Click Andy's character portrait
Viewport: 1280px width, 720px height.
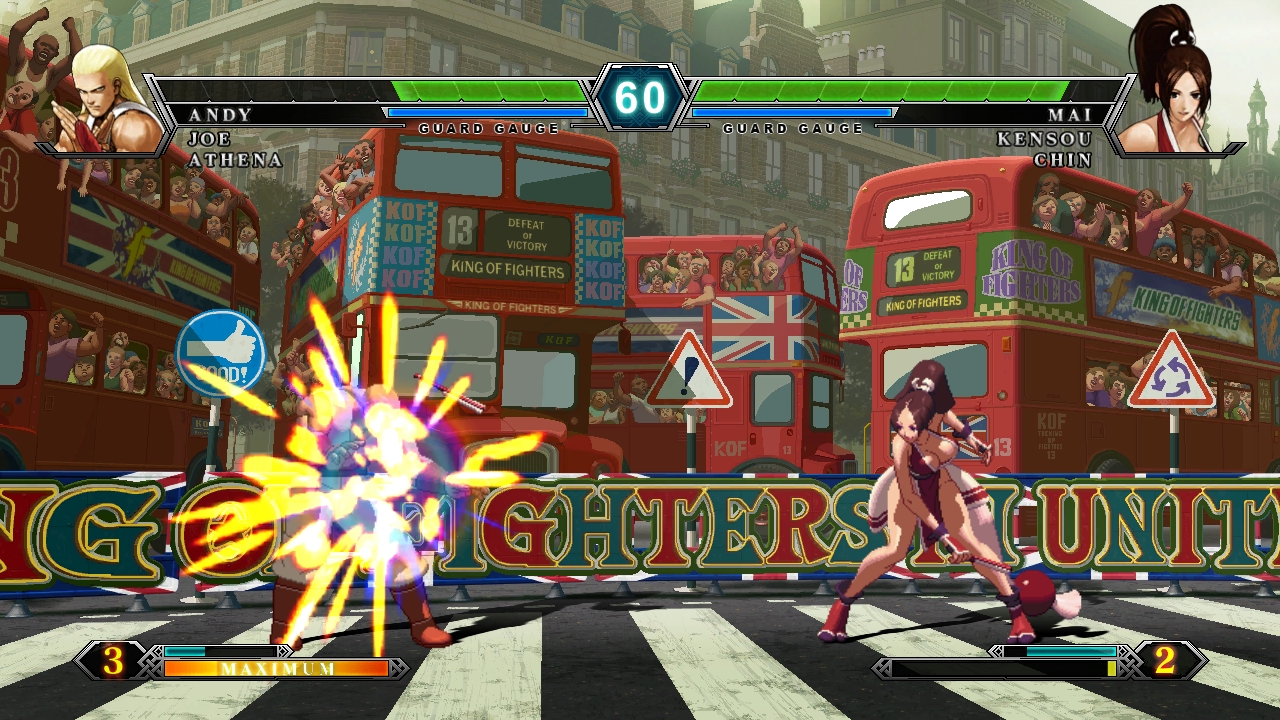112,100
